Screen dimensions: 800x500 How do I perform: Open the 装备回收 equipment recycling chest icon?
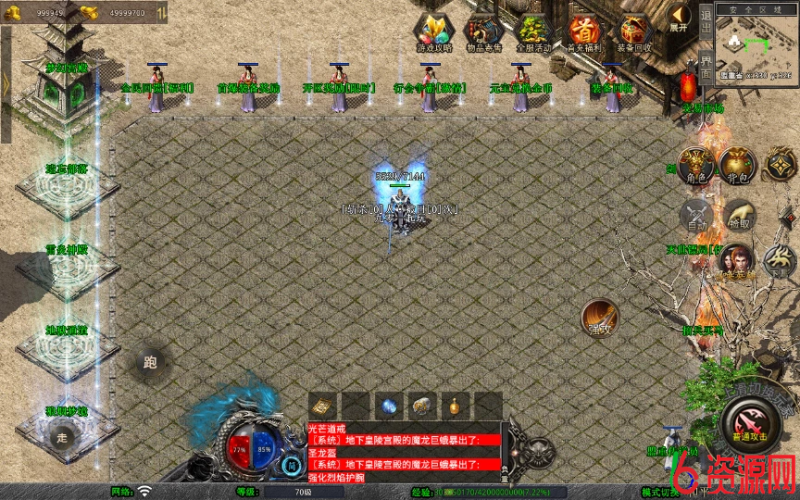click(x=634, y=31)
